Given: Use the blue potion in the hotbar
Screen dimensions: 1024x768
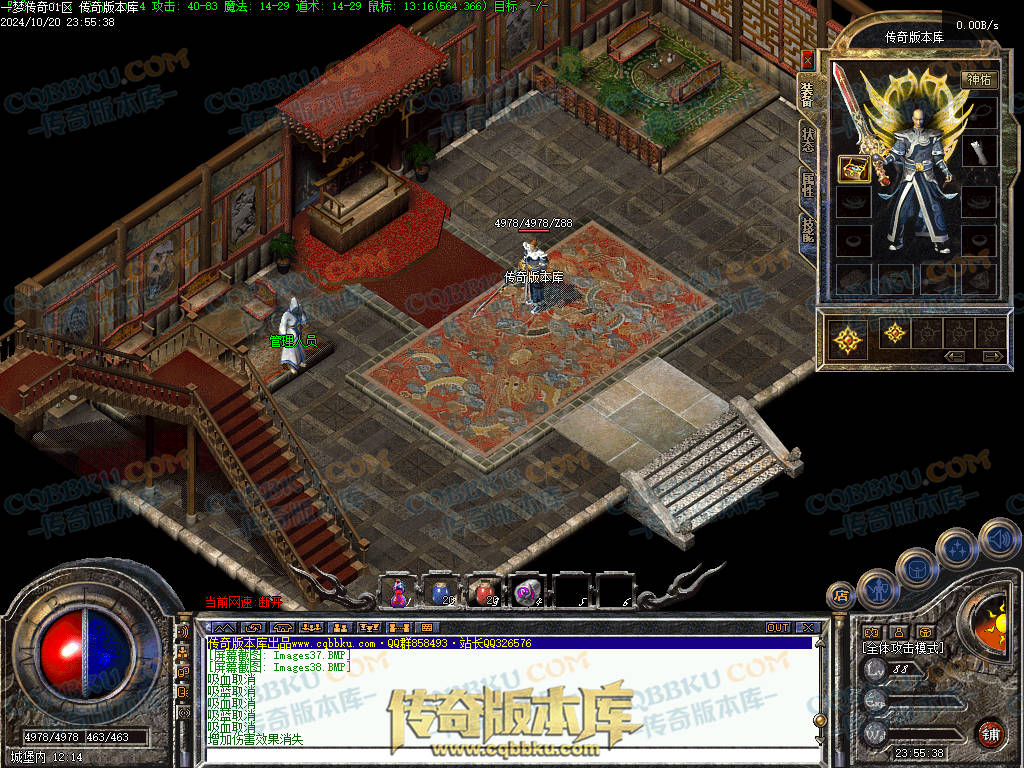Looking at the screenshot, I should click(441, 592).
